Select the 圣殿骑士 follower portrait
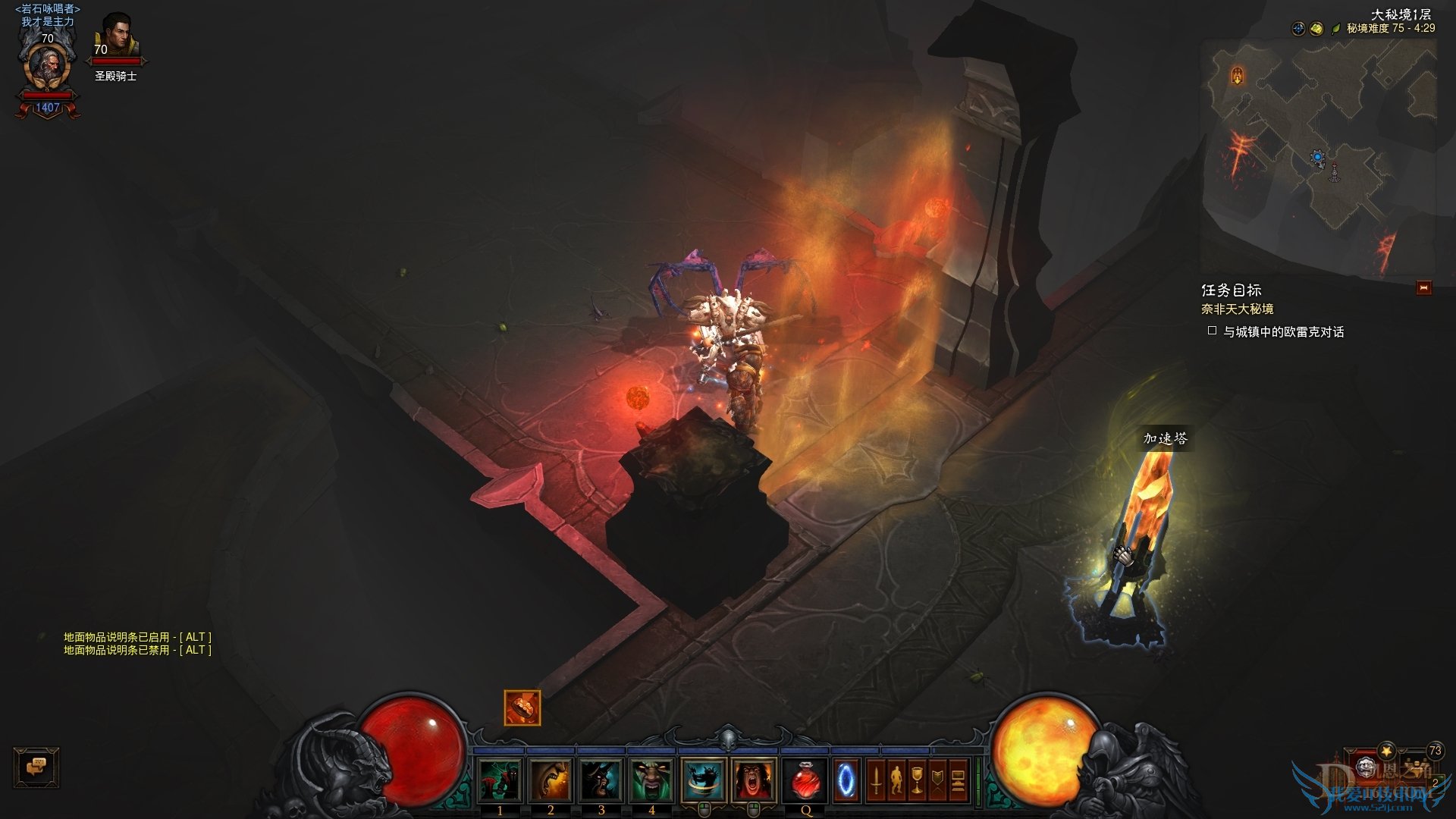The image size is (1456, 819). (x=118, y=36)
